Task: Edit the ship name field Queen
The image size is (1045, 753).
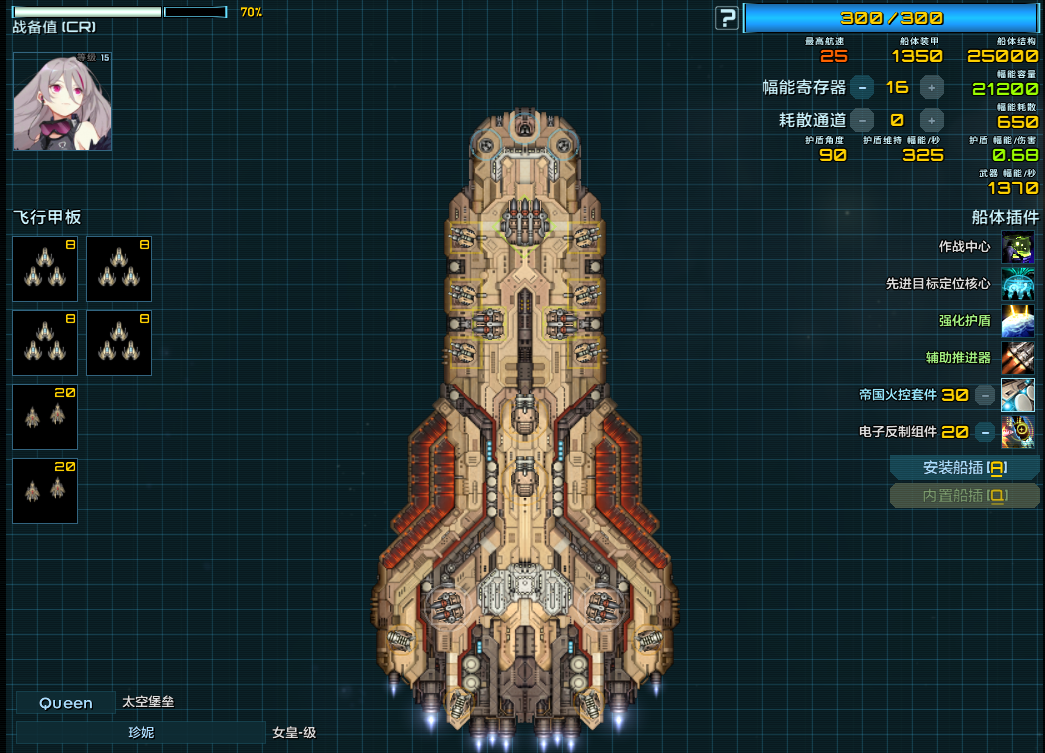Action: [x=66, y=703]
